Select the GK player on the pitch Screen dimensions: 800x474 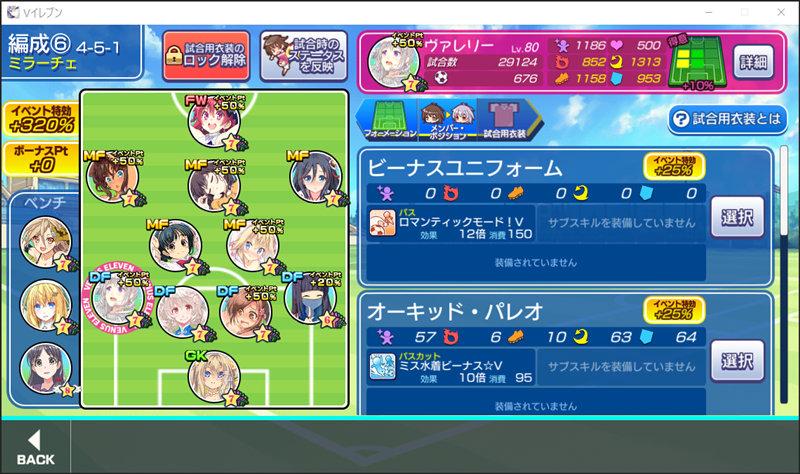213,375
